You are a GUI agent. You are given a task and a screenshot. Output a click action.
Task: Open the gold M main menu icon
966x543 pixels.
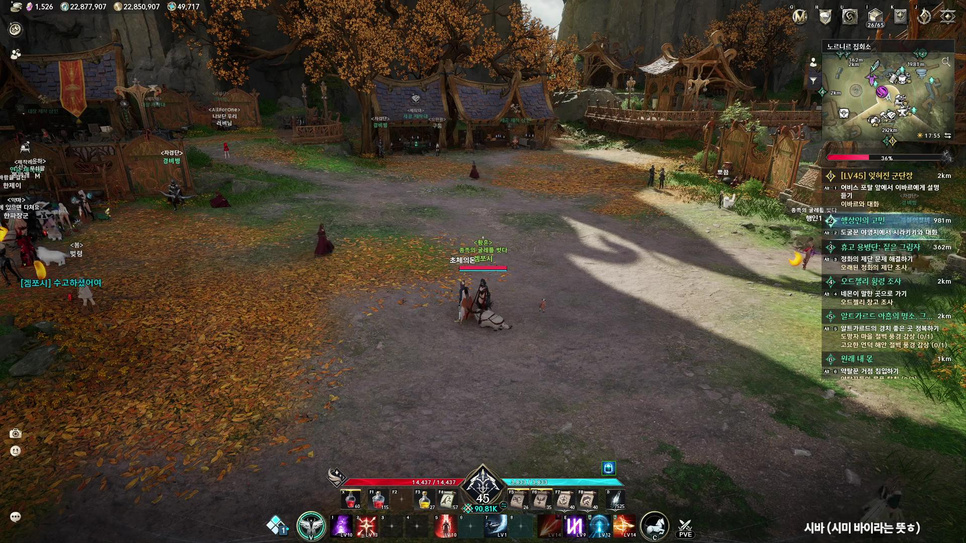tap(799, 16)
